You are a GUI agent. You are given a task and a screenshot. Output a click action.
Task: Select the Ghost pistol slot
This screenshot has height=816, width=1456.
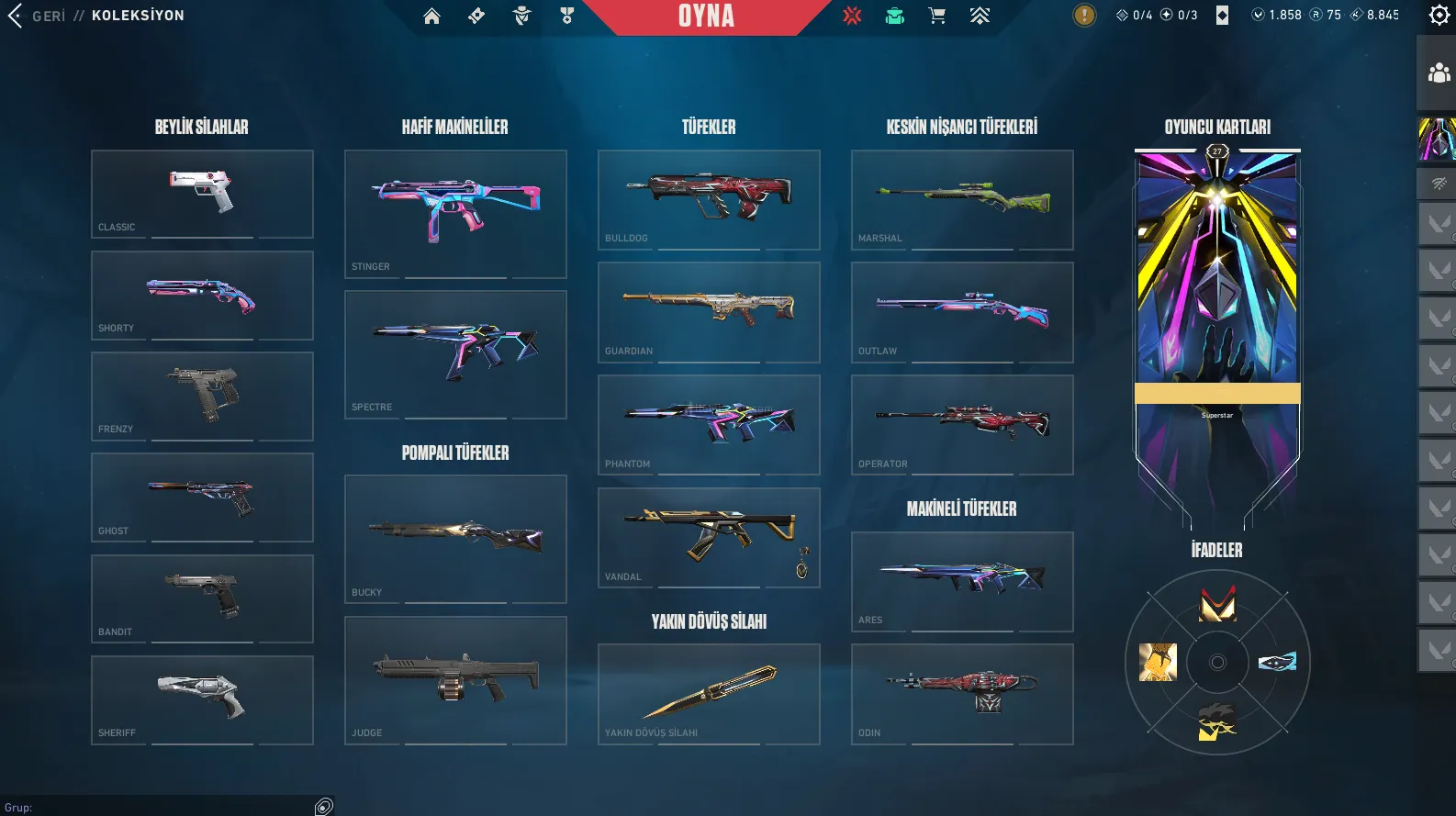(202, 497)
